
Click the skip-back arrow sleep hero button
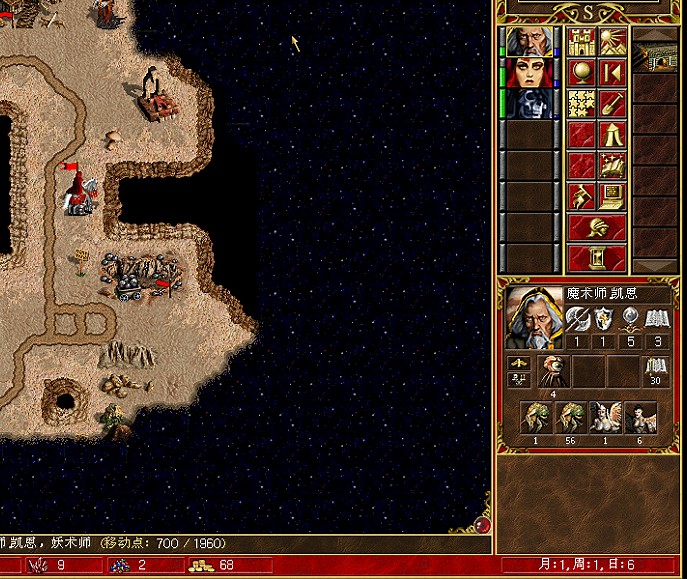tap(612, 73)
